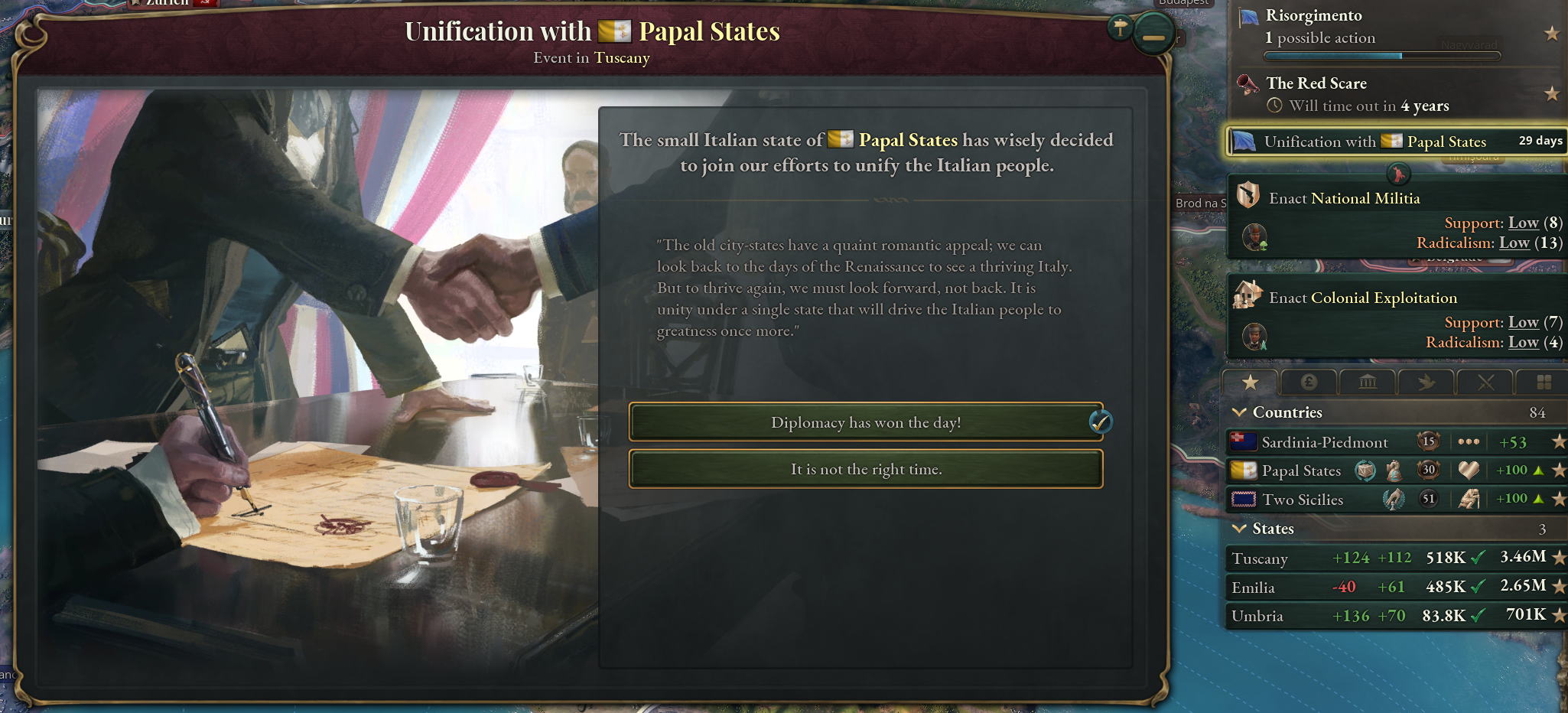This screenshot has height=713, width=1568.
Task: Collapse the Countries list
Action: [1240, 412]
